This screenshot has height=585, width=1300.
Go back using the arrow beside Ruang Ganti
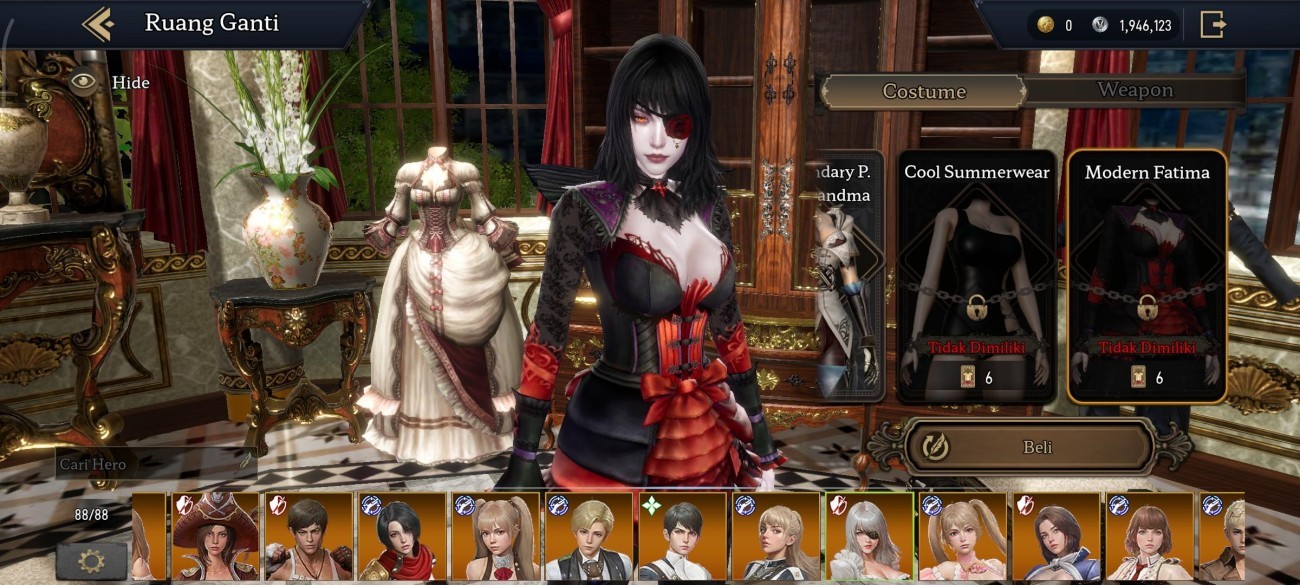click(x=98, y=24)
